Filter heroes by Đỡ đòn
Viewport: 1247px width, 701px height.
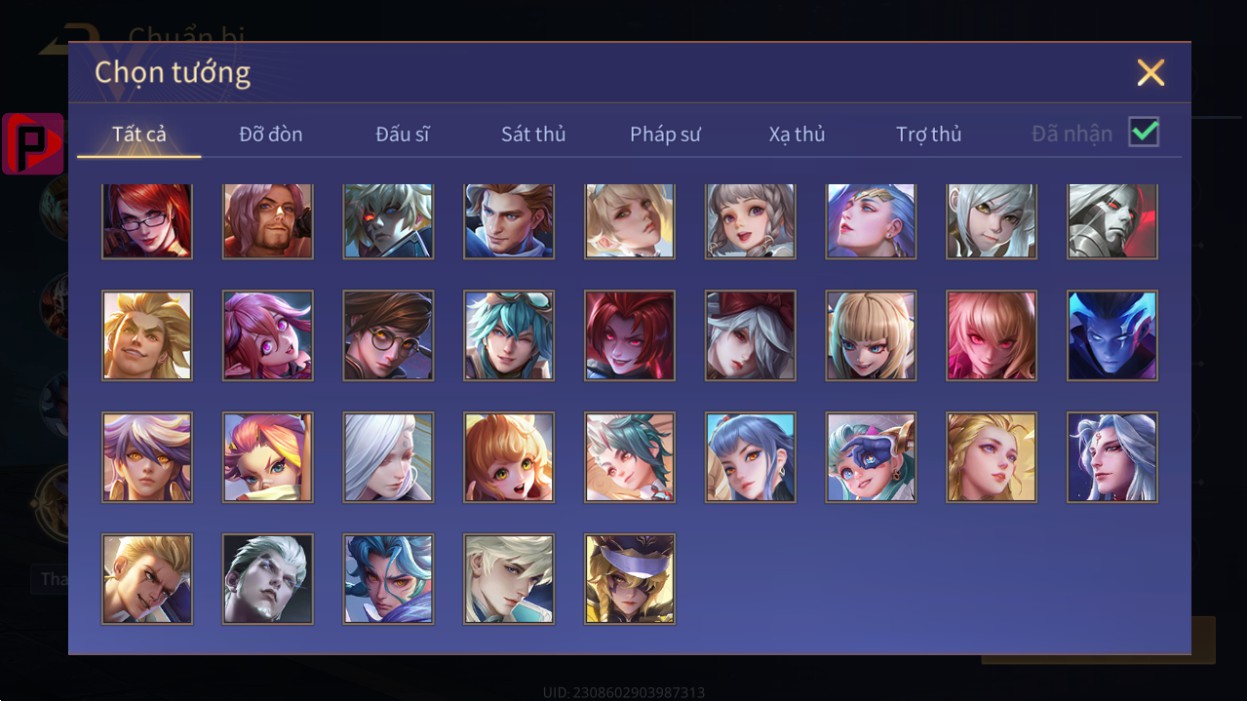pyautogui.click(x=271, y=134)
